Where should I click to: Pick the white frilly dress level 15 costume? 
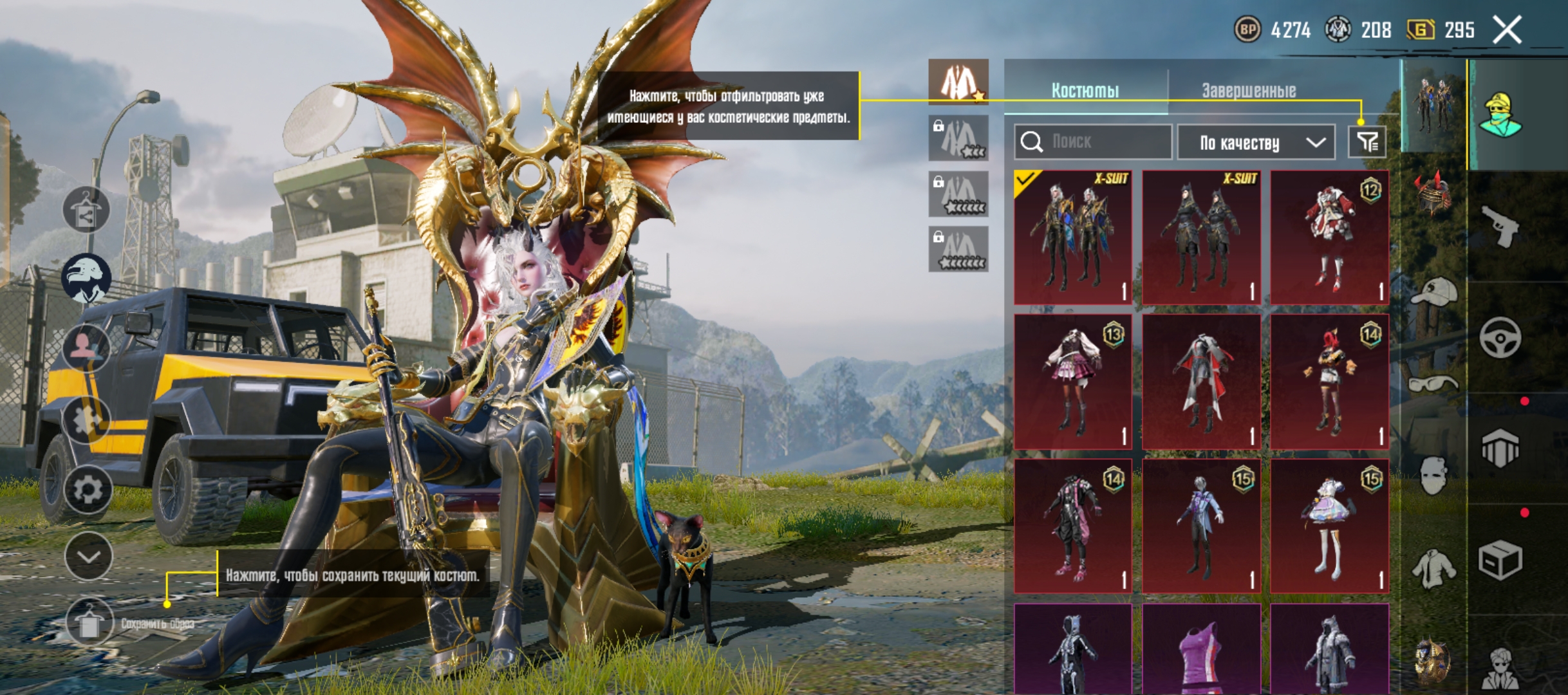coord(1329,526)
